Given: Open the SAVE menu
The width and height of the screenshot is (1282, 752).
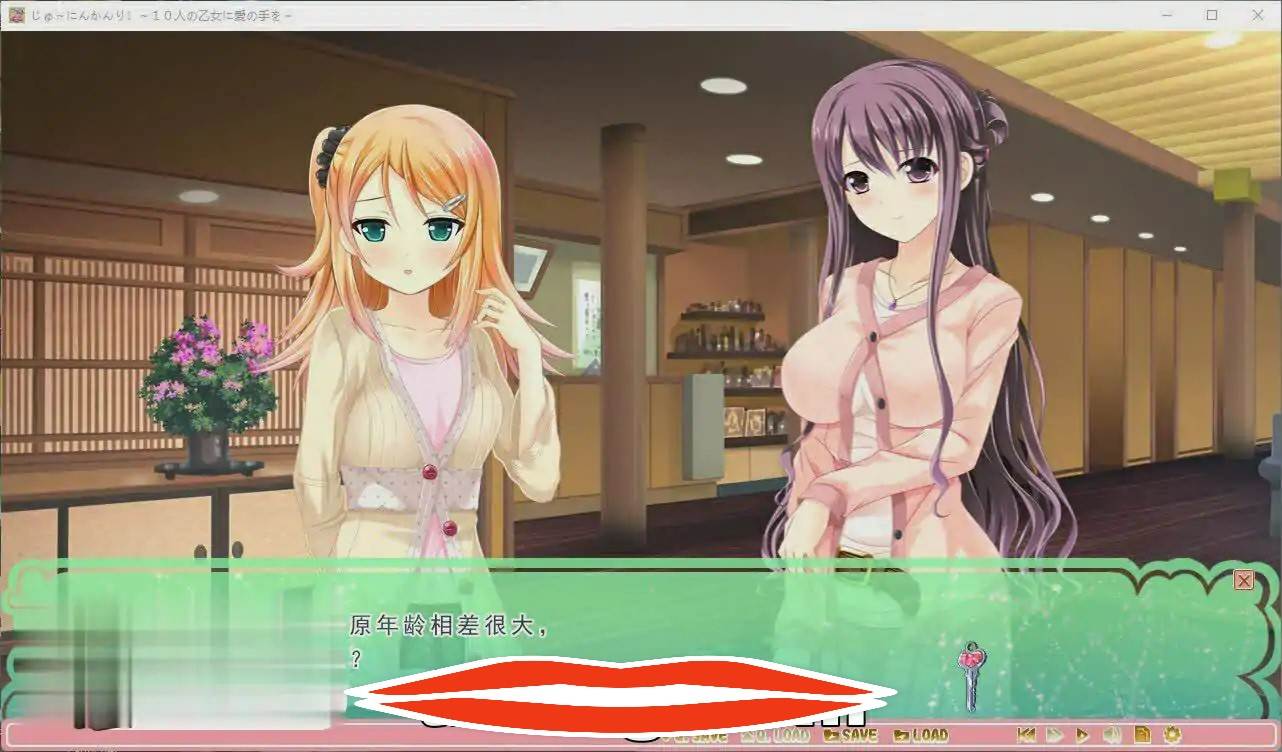Looking at the screenshot, I should 850,735.
